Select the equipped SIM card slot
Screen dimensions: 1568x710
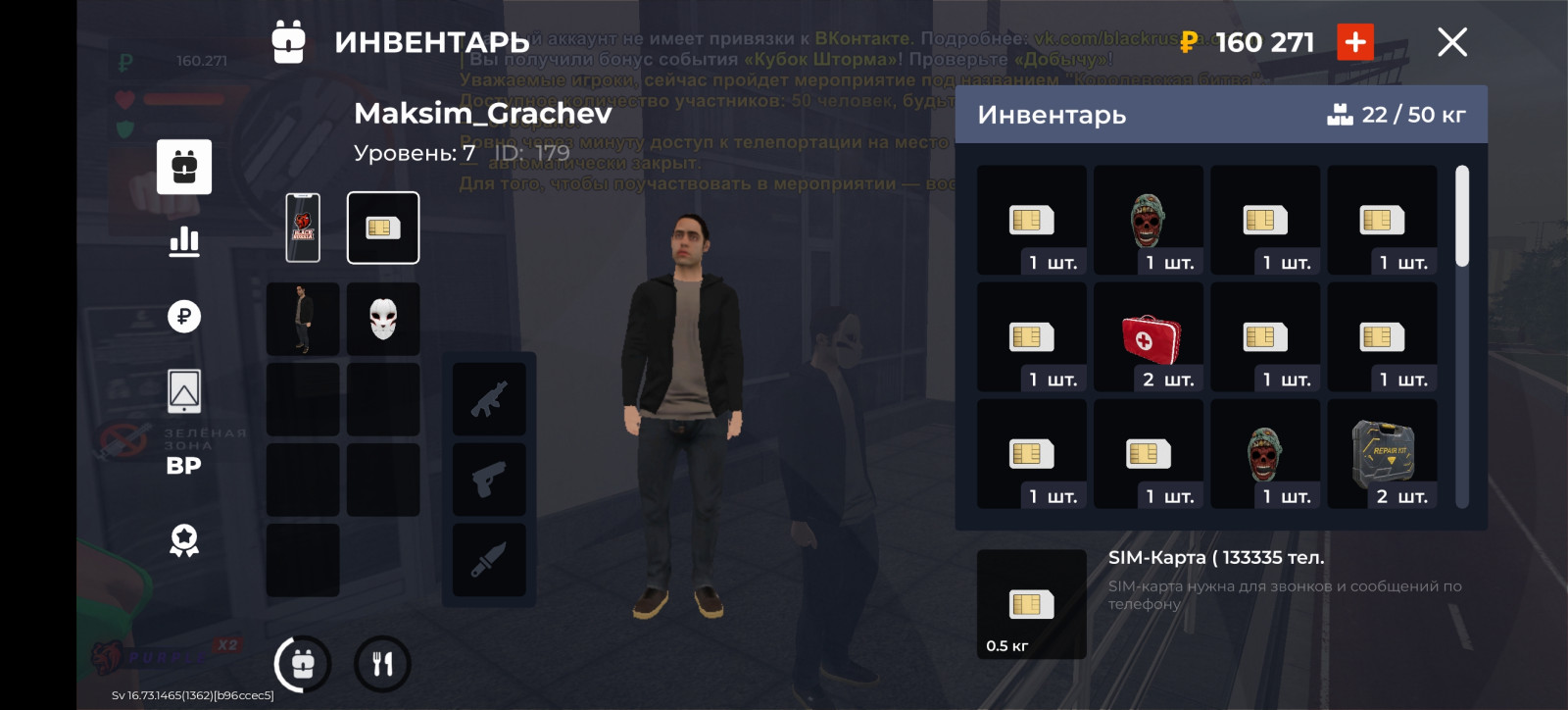[383, 228]
